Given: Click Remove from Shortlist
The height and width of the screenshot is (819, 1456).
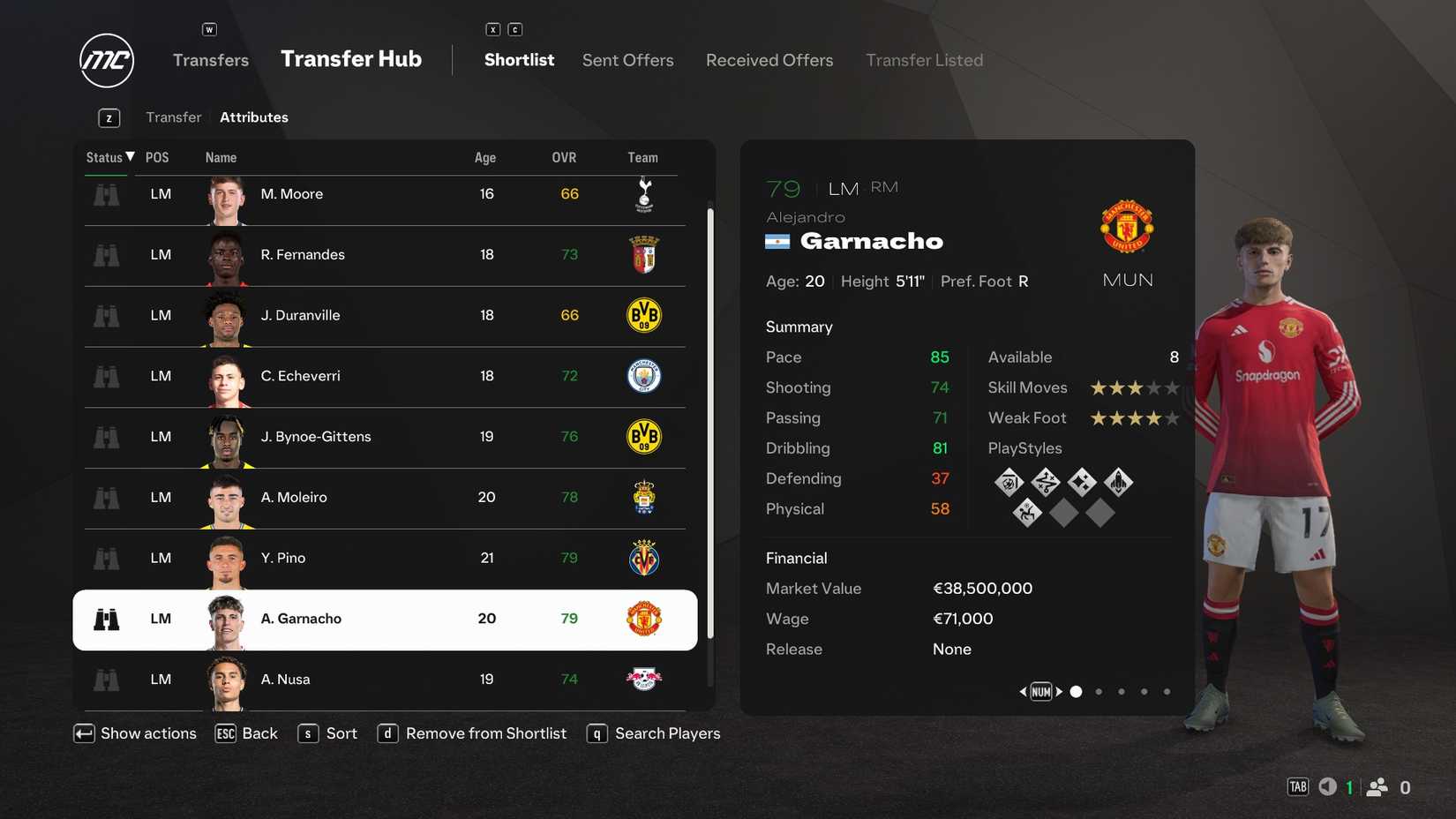Looking at the screenshot, I should [486, 733].
